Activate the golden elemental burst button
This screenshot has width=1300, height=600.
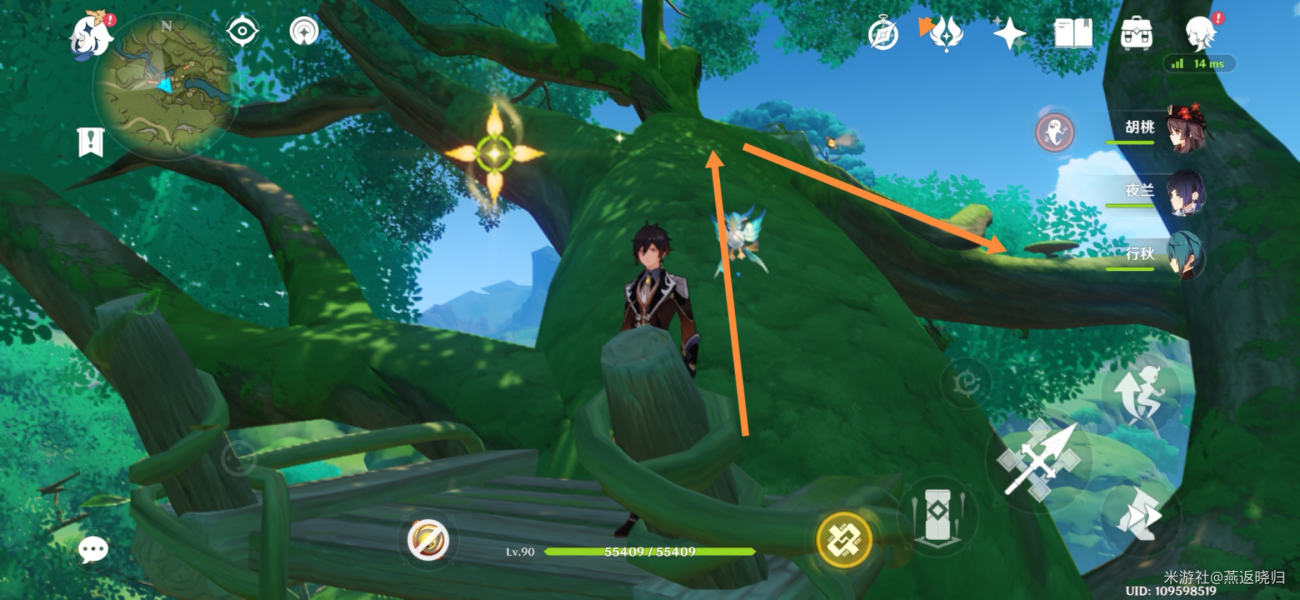coord(844,540)
